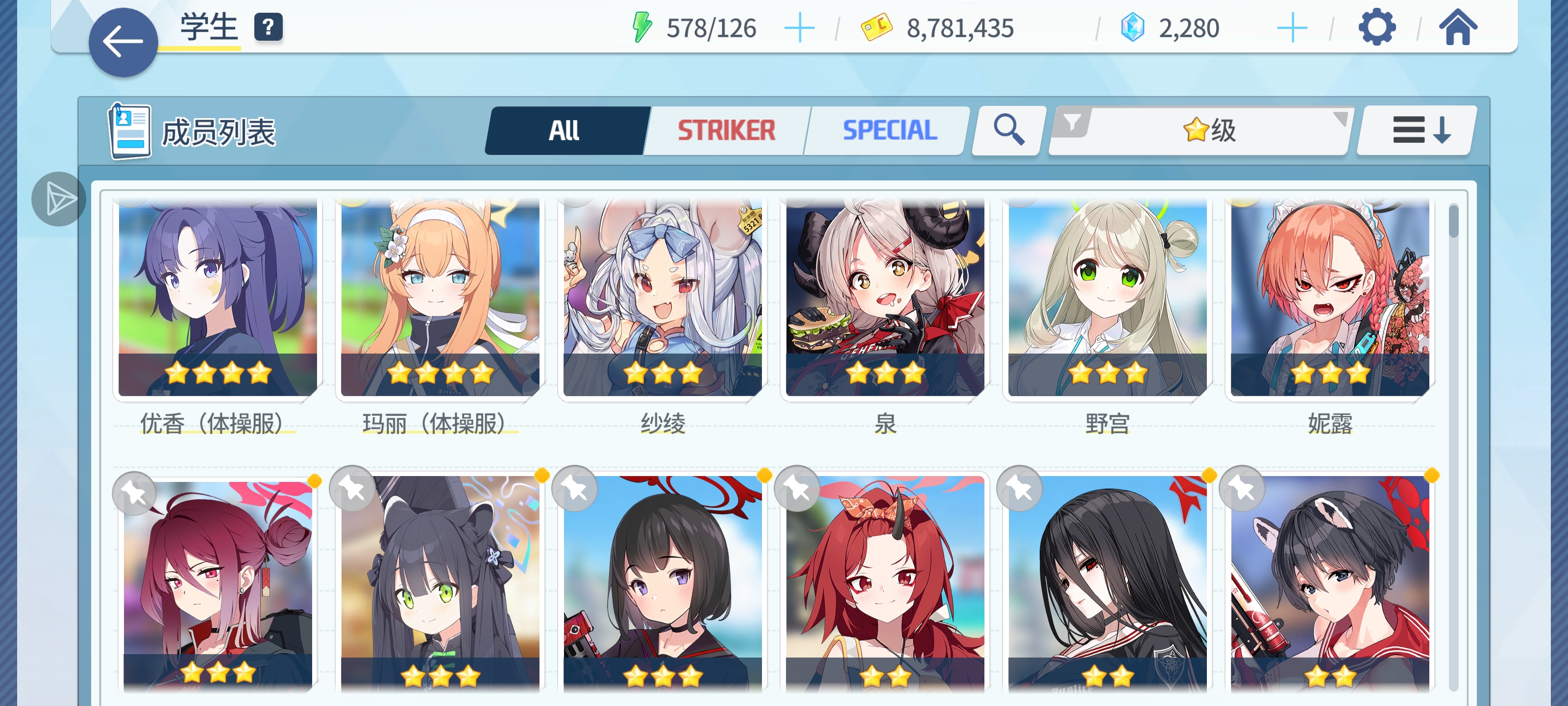Open the 学生 help question mark

click(268, 27)
